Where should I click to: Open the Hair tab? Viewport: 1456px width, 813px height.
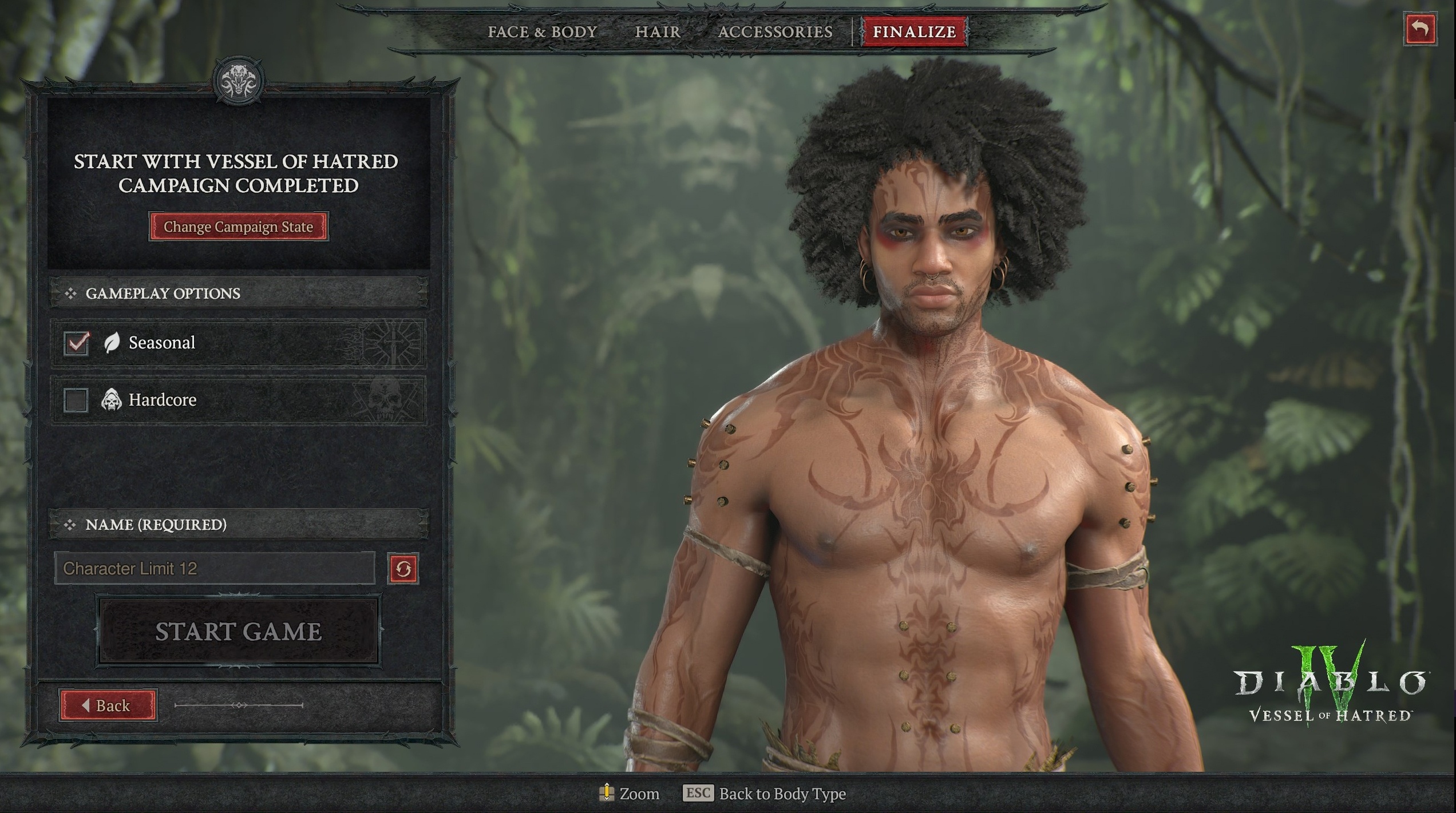(x=658, y=32)
